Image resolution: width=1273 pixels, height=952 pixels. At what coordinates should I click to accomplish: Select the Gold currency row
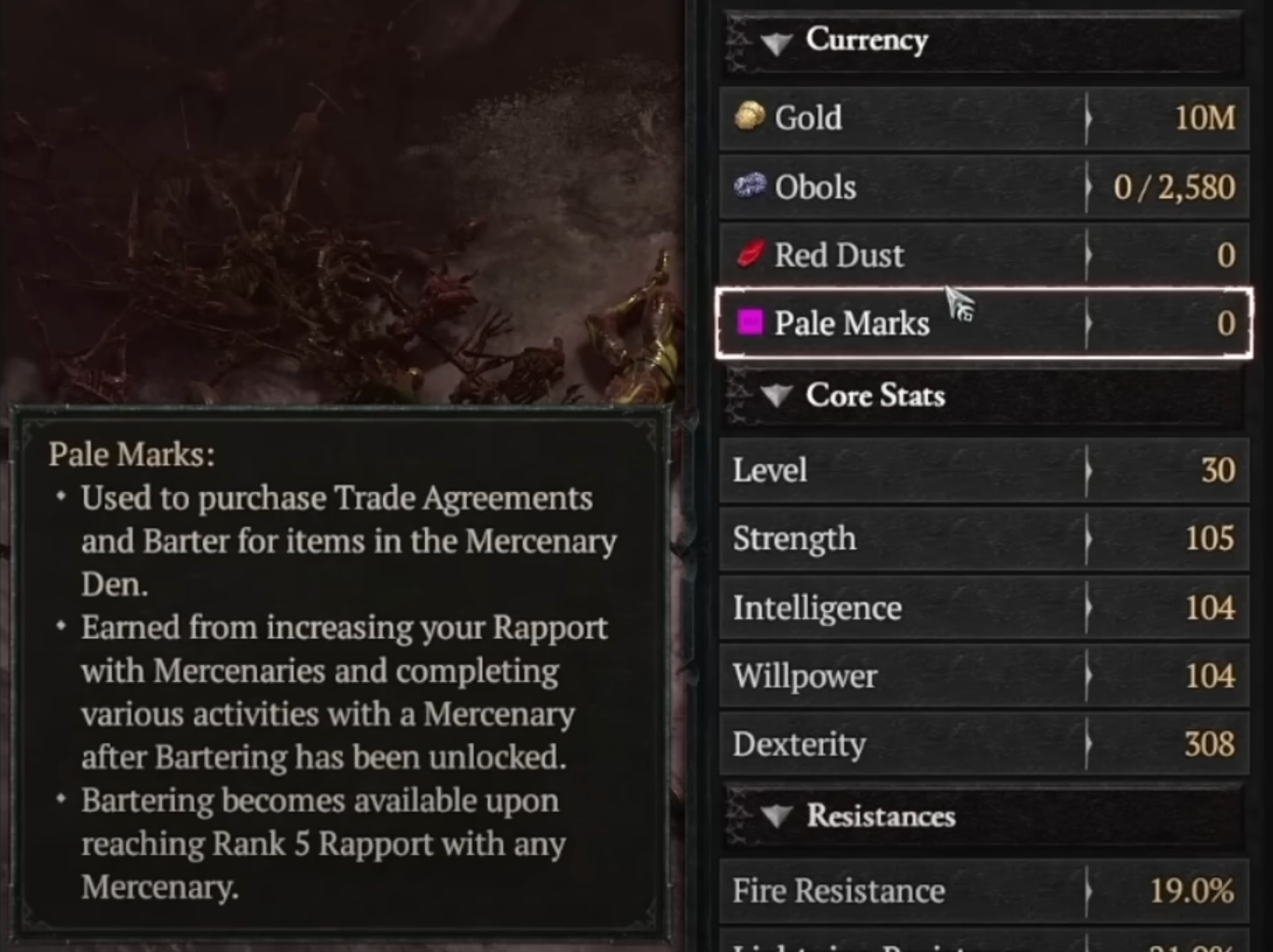pos(983,118)
